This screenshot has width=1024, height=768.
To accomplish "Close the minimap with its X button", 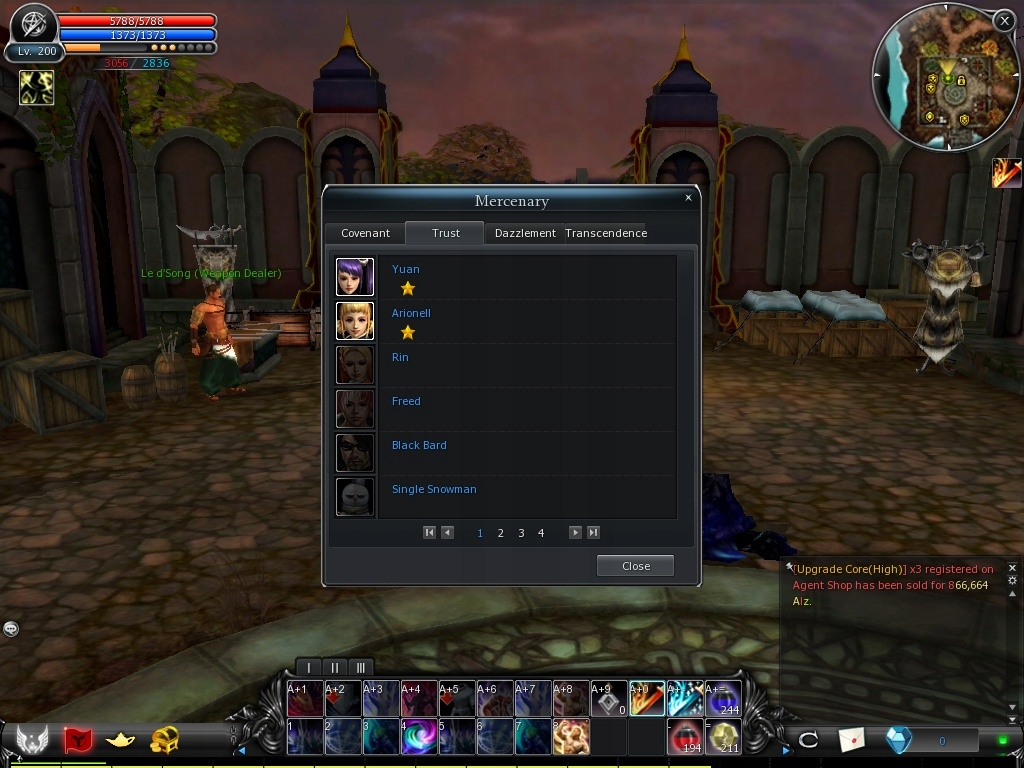I will pyautogui.click(x=1004, y=20).
